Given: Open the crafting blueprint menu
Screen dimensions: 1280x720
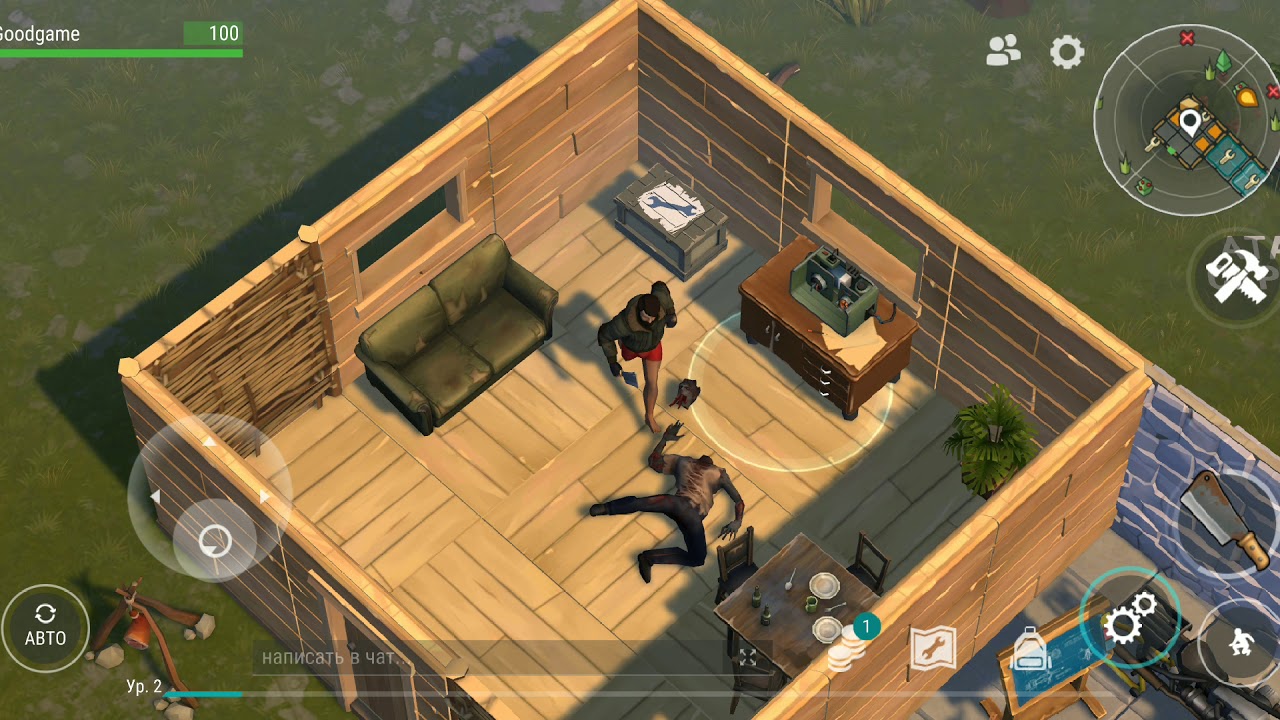Looking at the screenshot, I should tap(933, 650).
